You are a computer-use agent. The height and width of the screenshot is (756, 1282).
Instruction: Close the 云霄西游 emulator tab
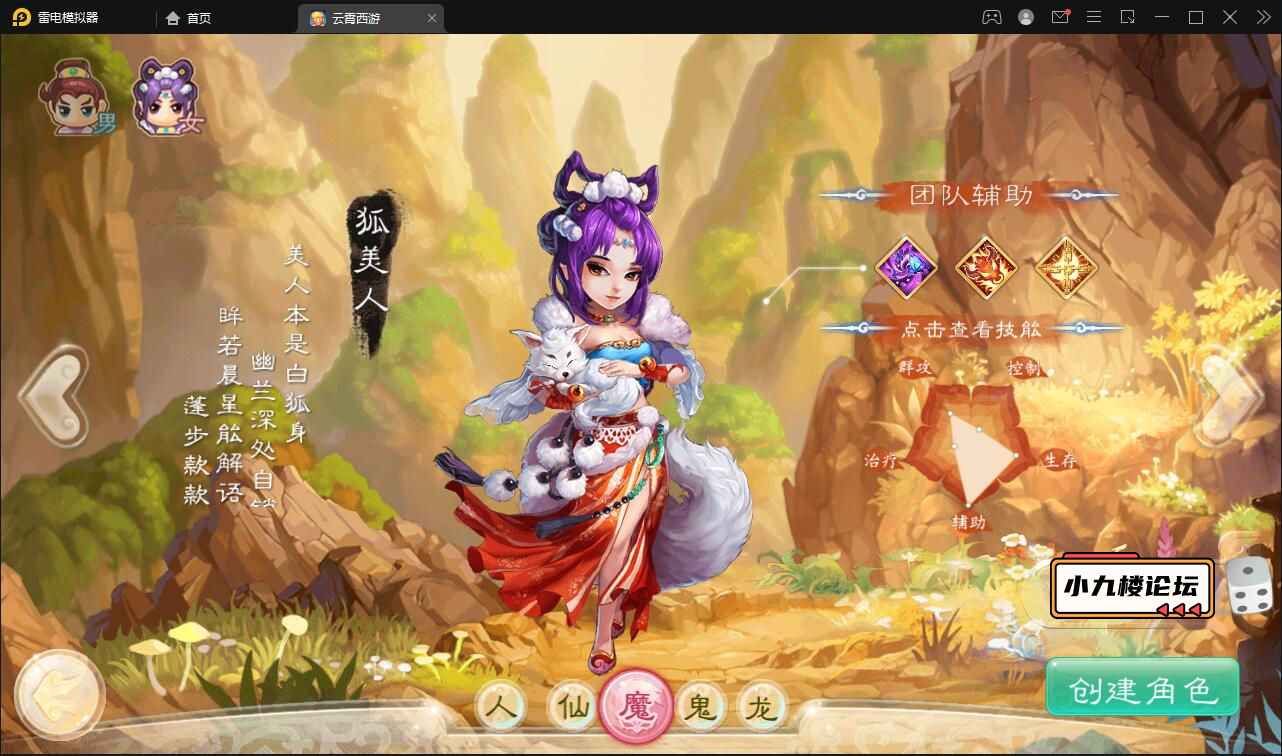point(432,18)
